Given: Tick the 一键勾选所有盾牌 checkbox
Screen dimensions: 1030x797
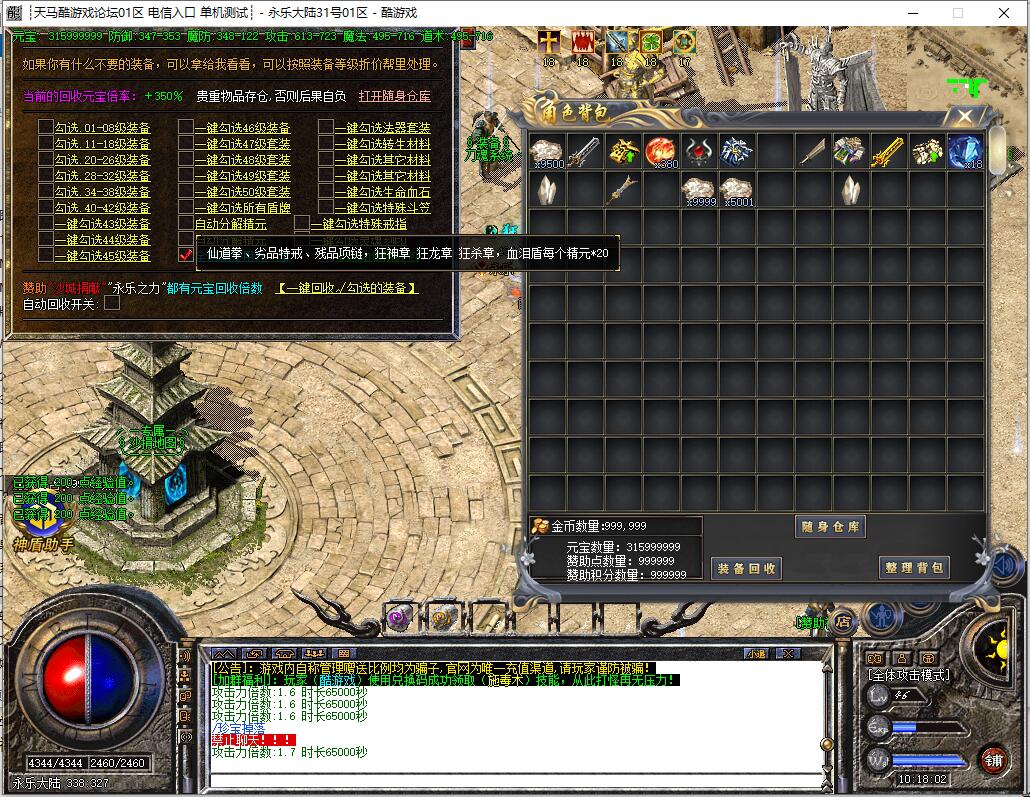Looking at the screenshot, I should pyautogui.click(x=186, y=207).
